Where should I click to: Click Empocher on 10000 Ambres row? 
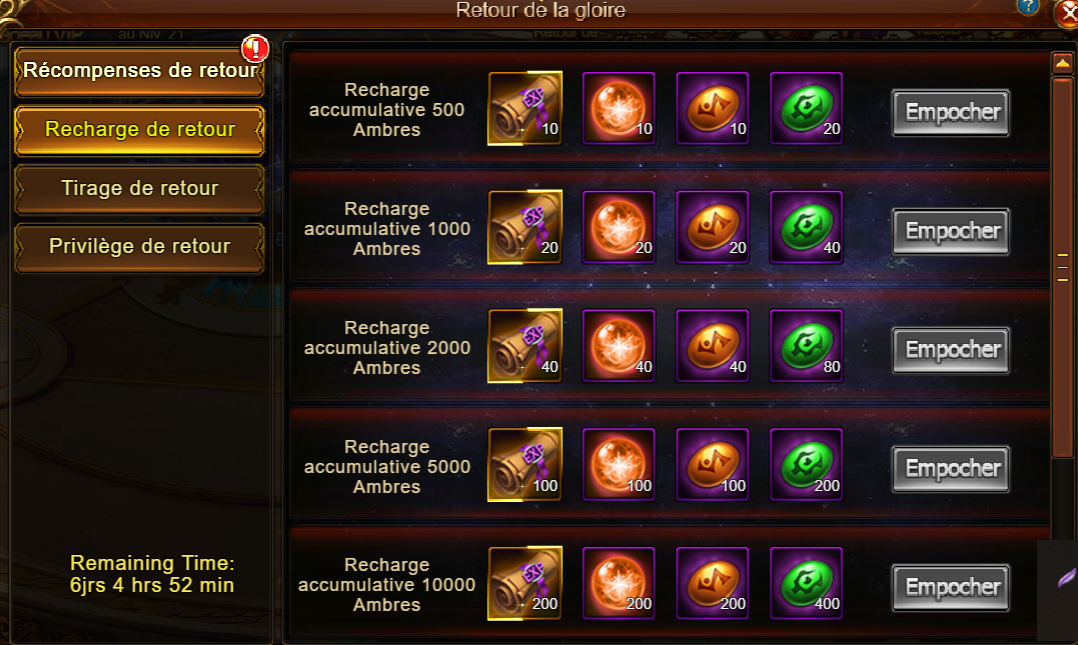click(951, 587)
